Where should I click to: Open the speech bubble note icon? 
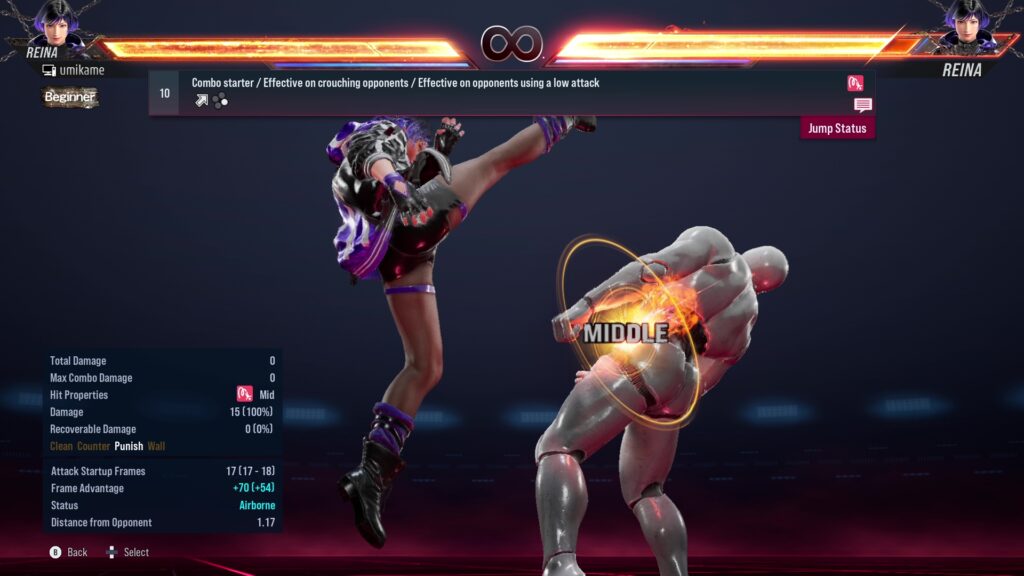click(862, 105)
